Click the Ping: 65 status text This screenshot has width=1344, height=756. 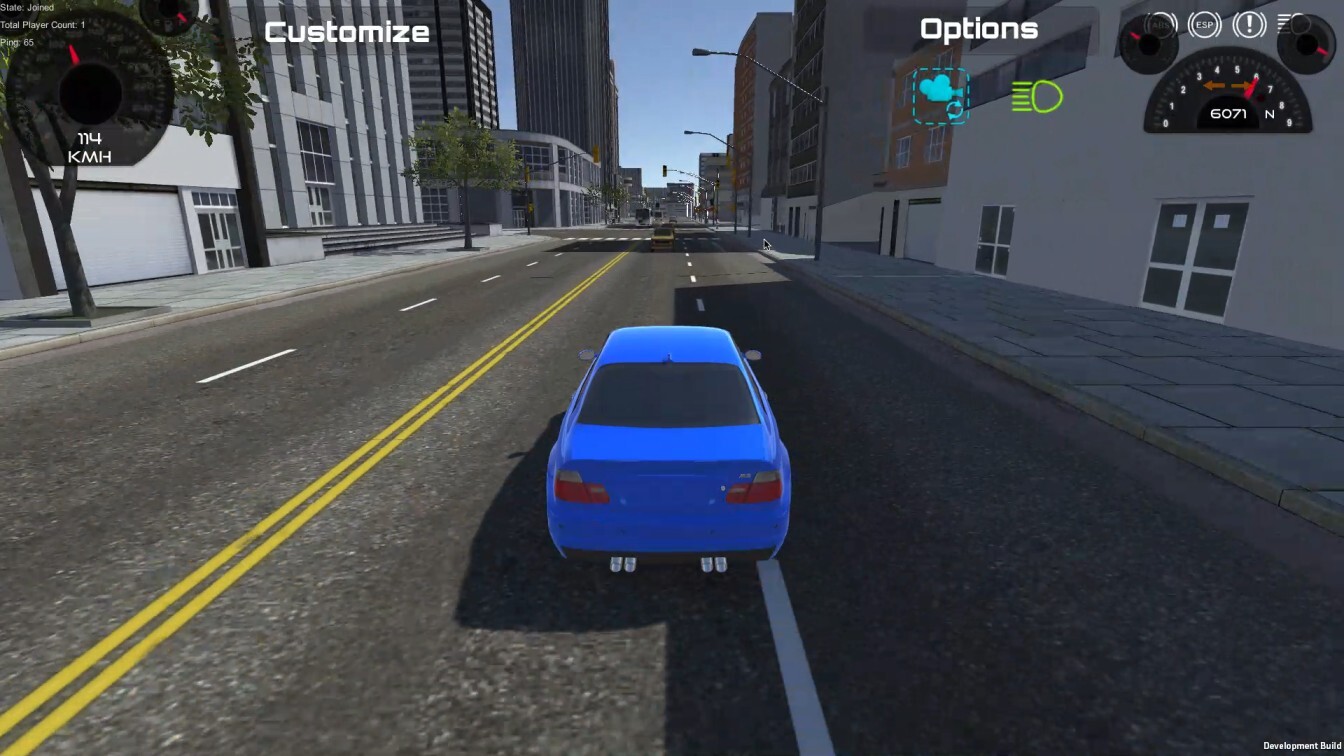point(17,42)
